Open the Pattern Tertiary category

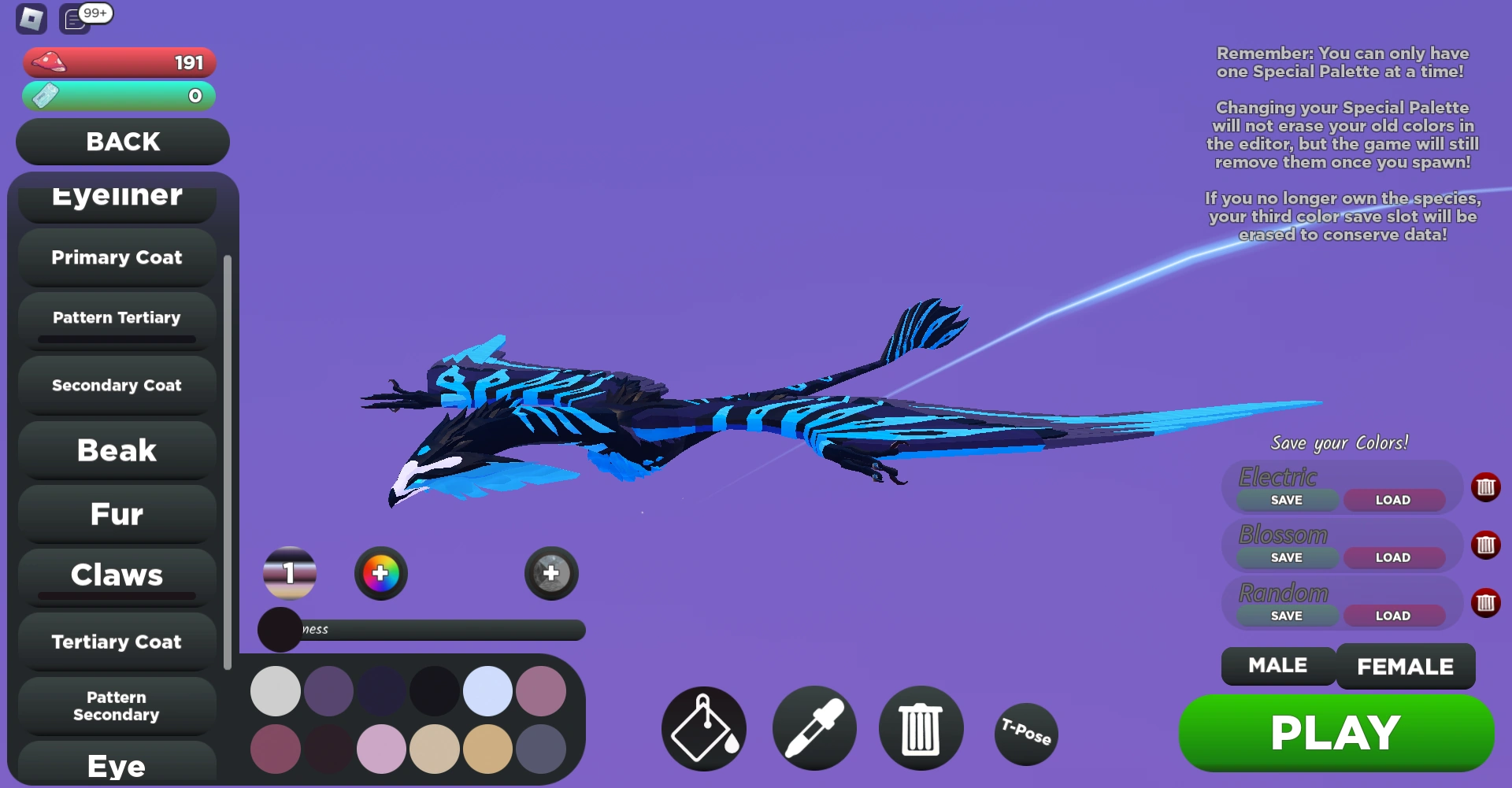(x=116, y=317)
